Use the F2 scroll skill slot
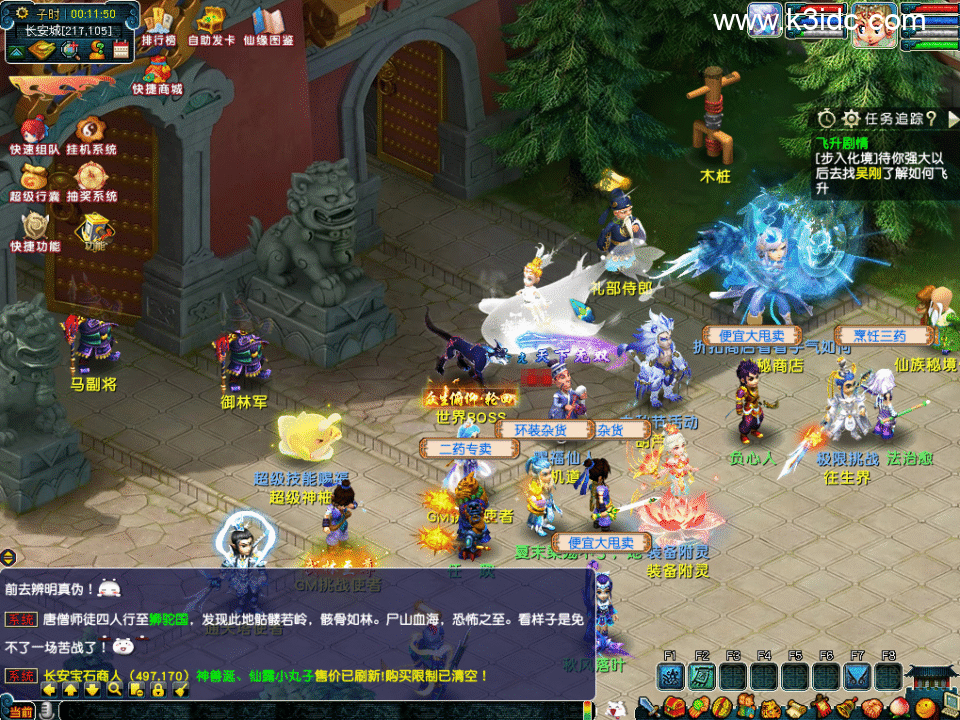The width and height of the screenshot is (960, 720). click(702, 677)
